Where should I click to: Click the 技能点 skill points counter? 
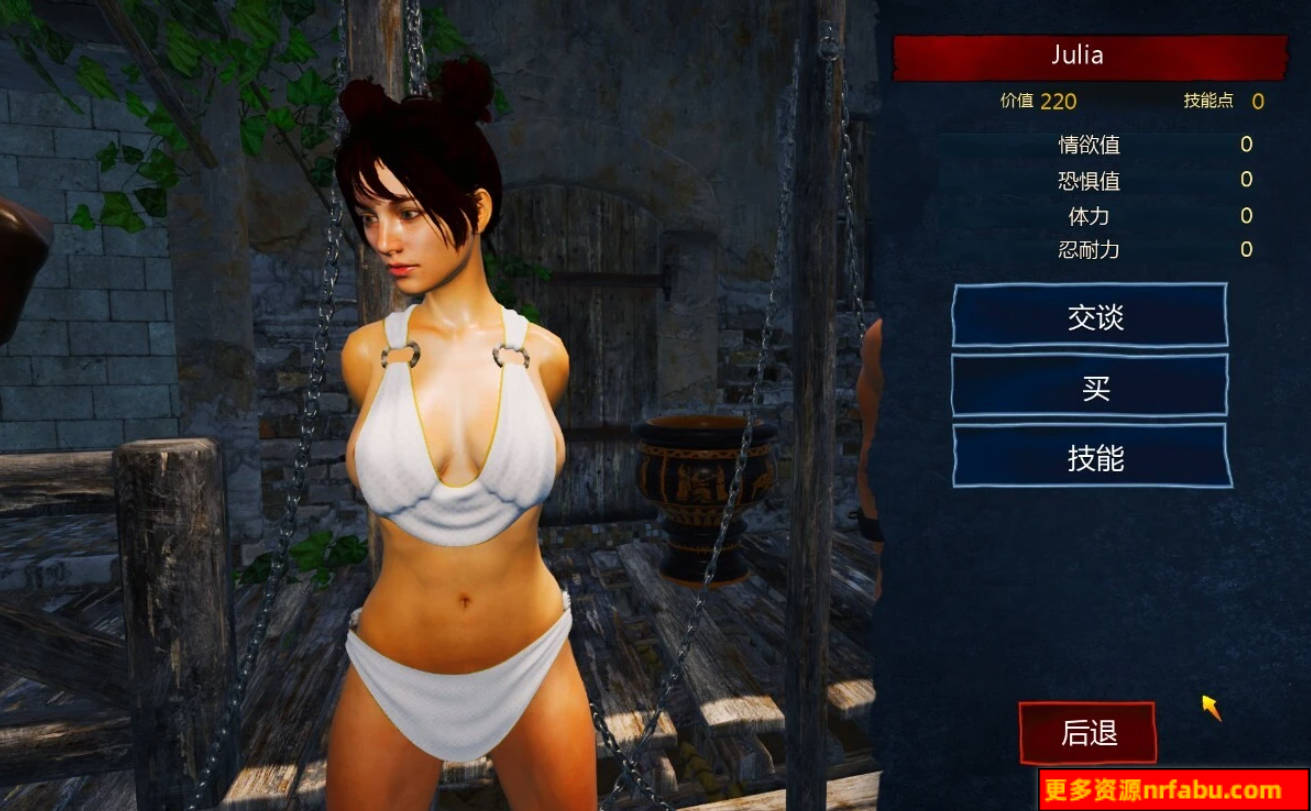pyautogui.click(x=1210, y=101)
